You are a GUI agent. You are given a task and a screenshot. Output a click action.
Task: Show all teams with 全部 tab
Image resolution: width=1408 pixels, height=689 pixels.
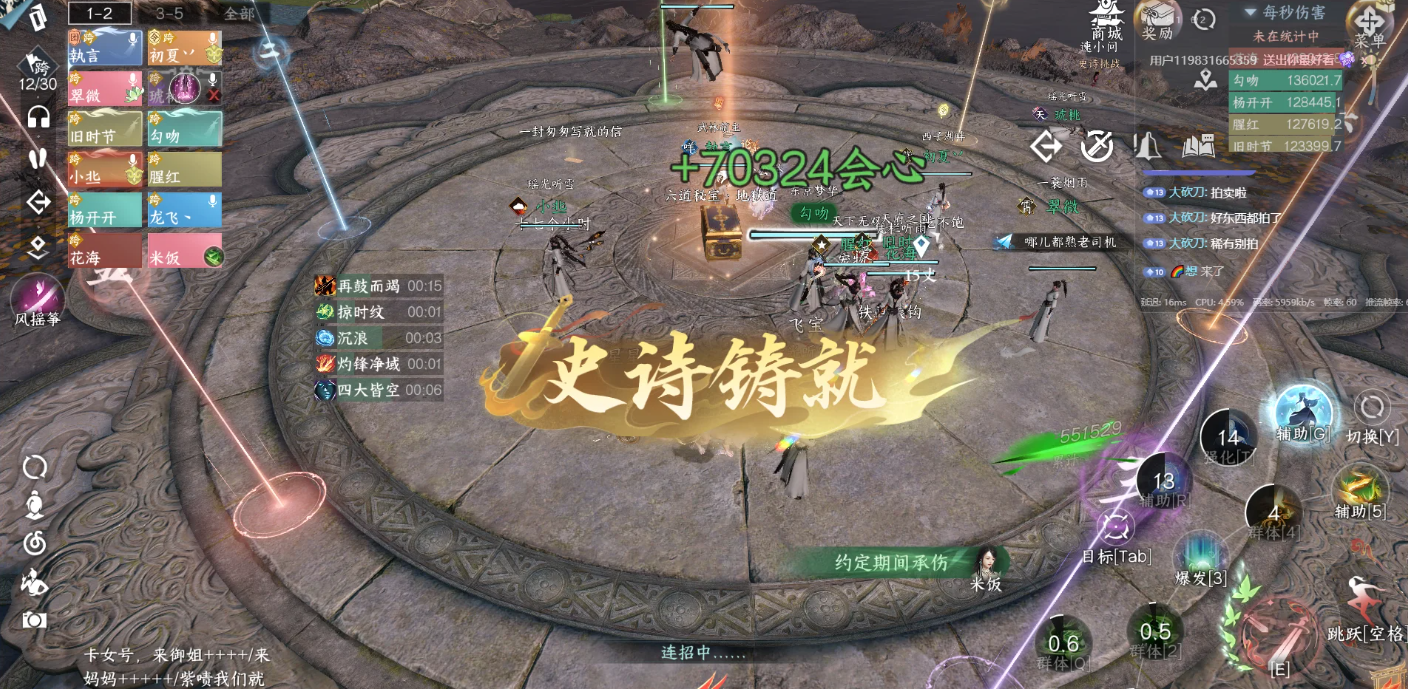click(x=239, y=13)
